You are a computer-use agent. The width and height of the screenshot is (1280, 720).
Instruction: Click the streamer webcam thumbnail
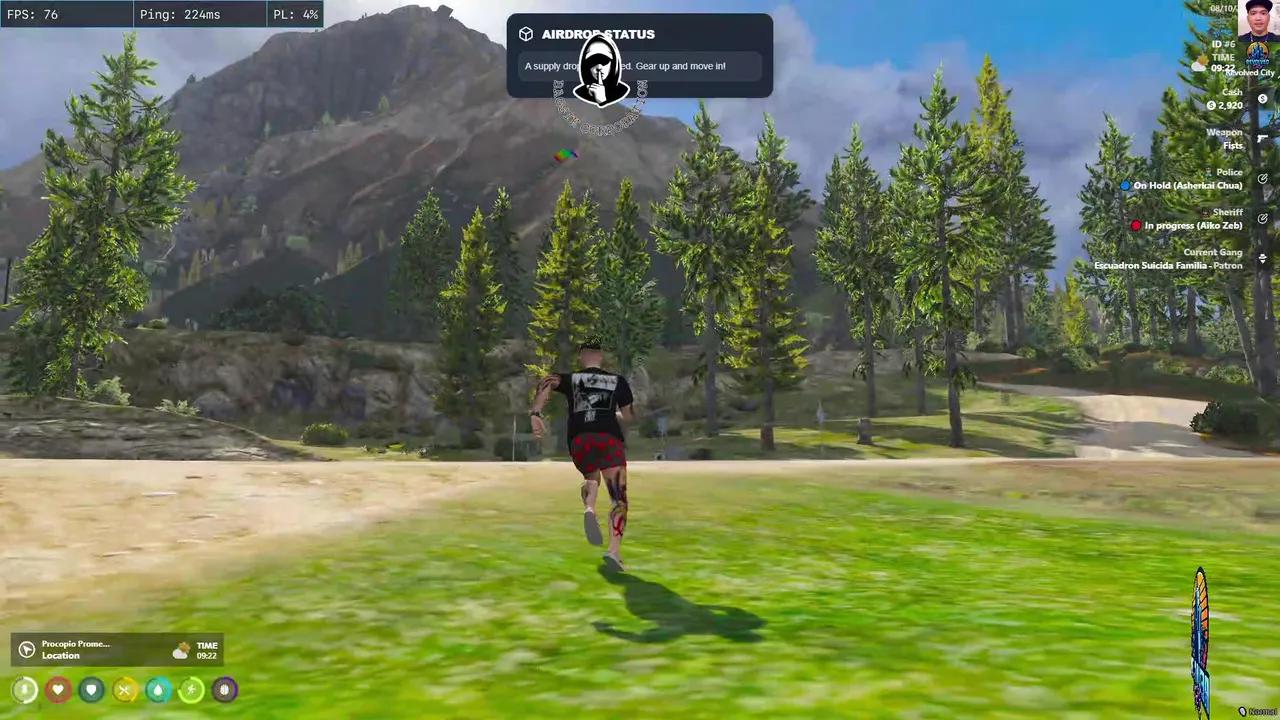tap(1257, 21)
